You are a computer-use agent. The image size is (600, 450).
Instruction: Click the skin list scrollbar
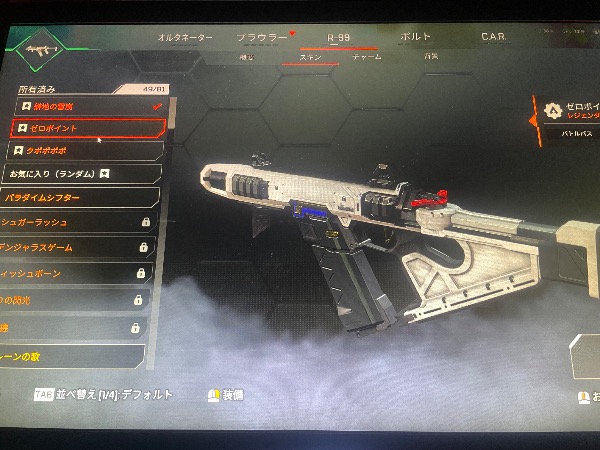(171, 112)
